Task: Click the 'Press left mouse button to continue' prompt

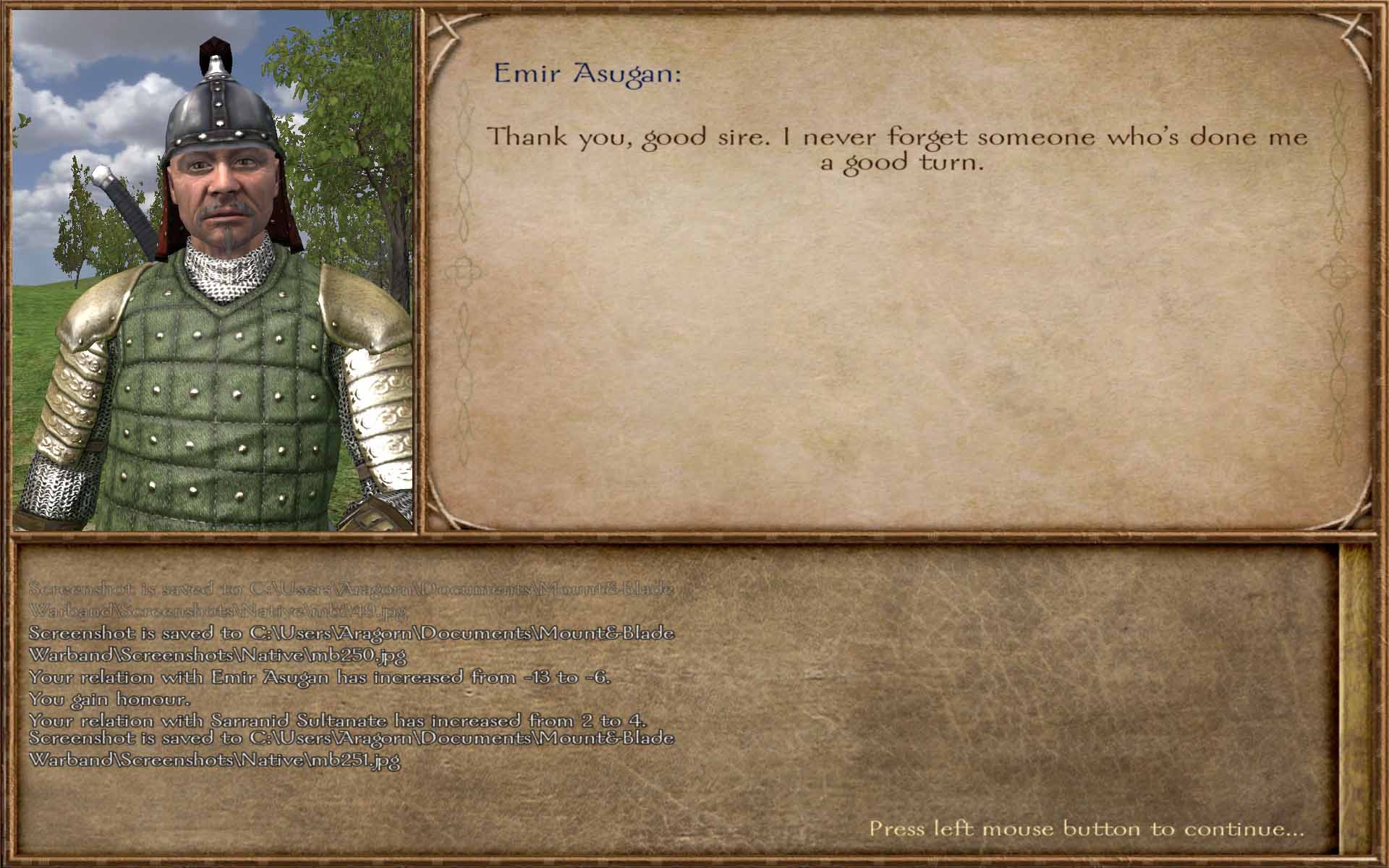Action: point(1086,828)
